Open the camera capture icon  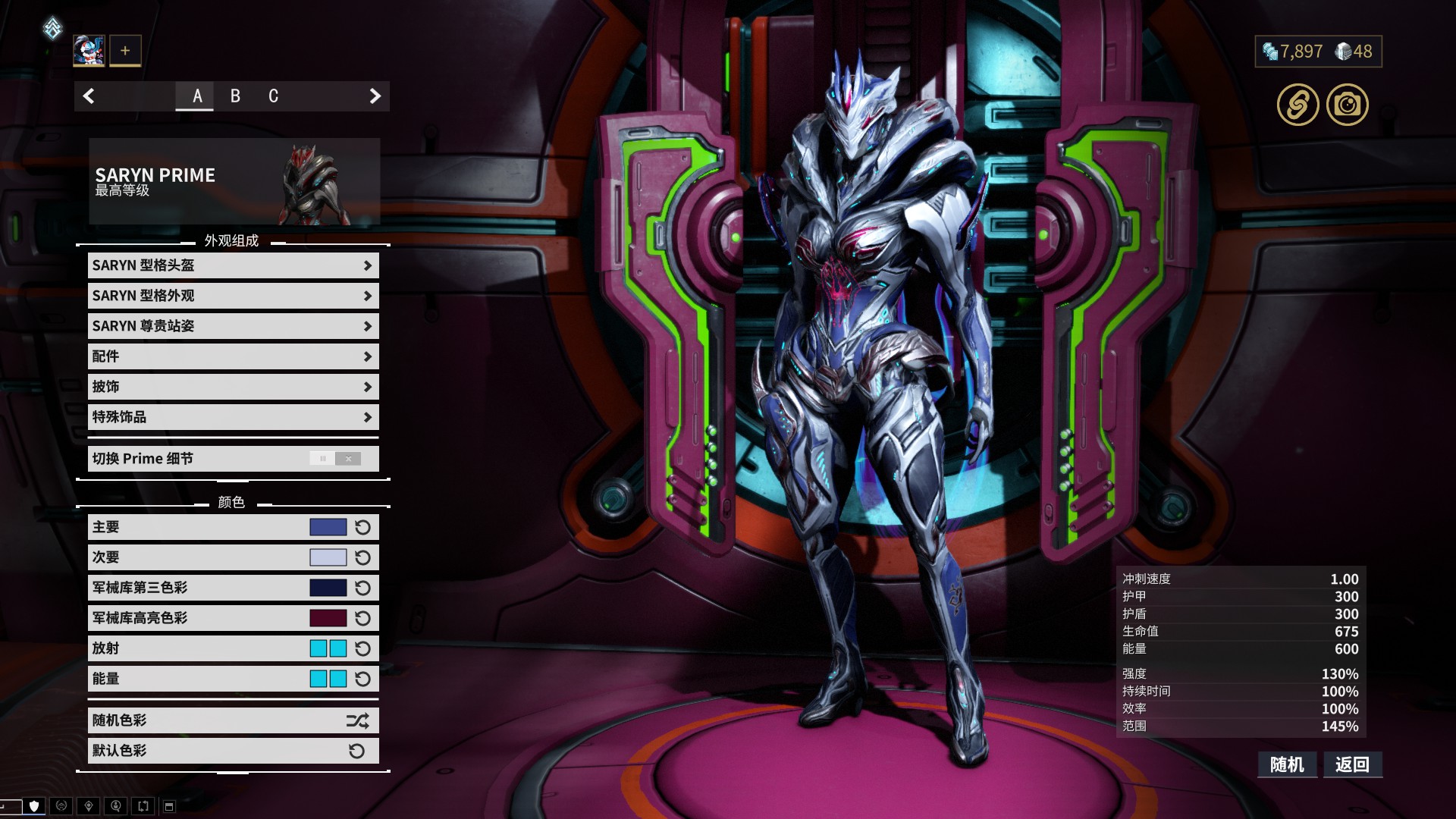click(x=1347, y=105)
